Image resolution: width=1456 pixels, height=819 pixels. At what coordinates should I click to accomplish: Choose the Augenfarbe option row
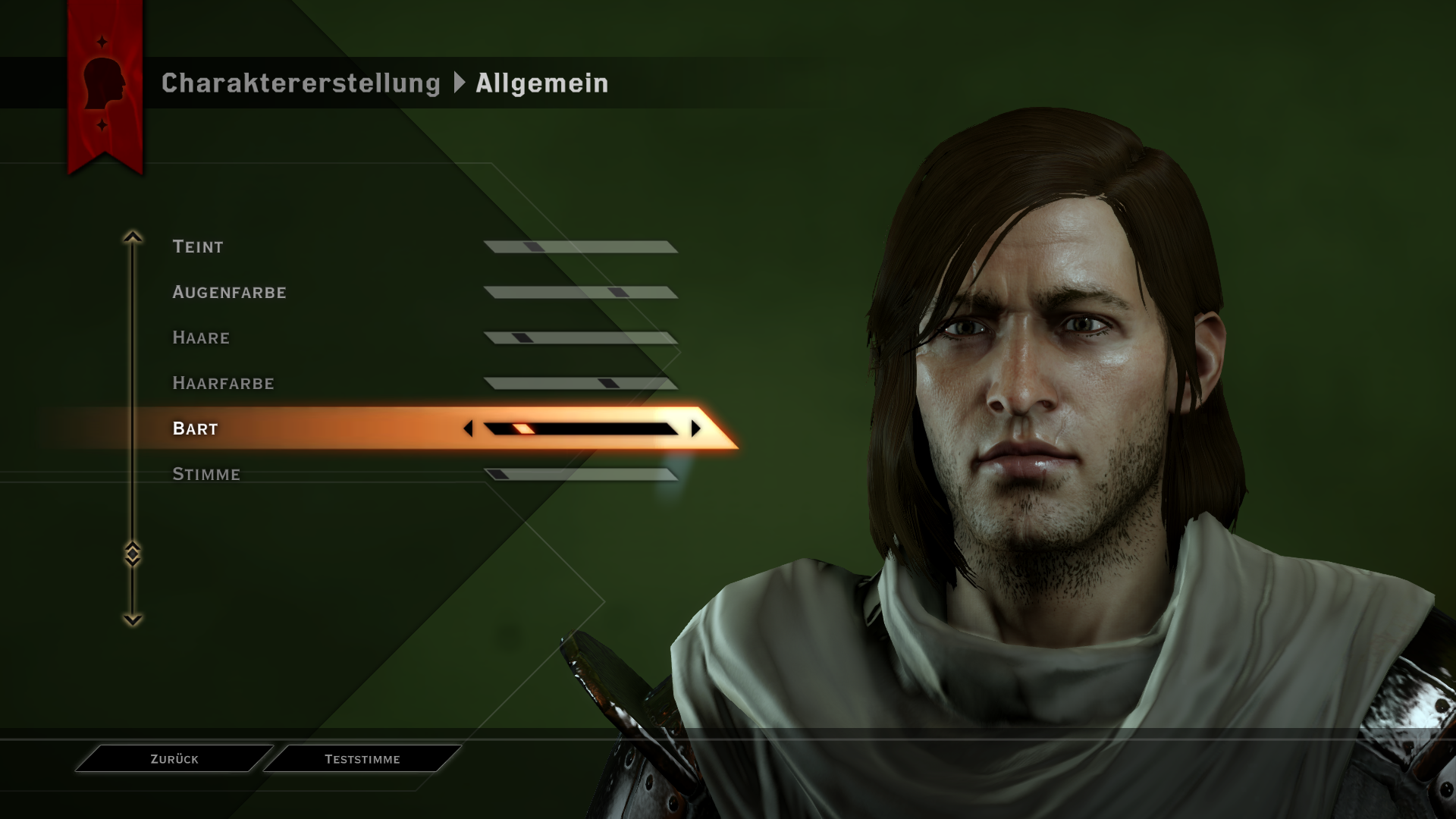[x=229, y=292]
